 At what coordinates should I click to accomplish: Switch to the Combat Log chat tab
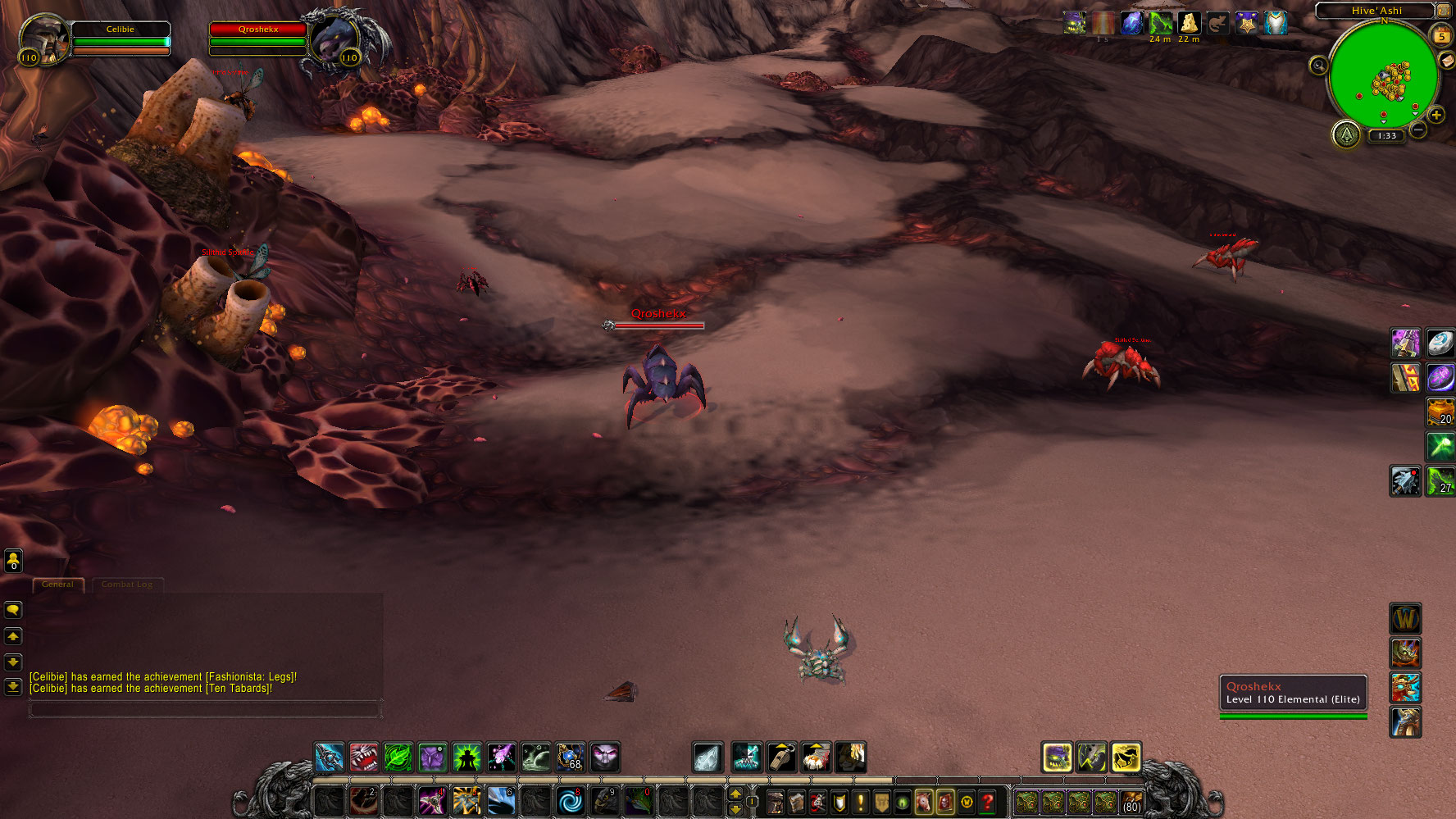pos(127,585)
